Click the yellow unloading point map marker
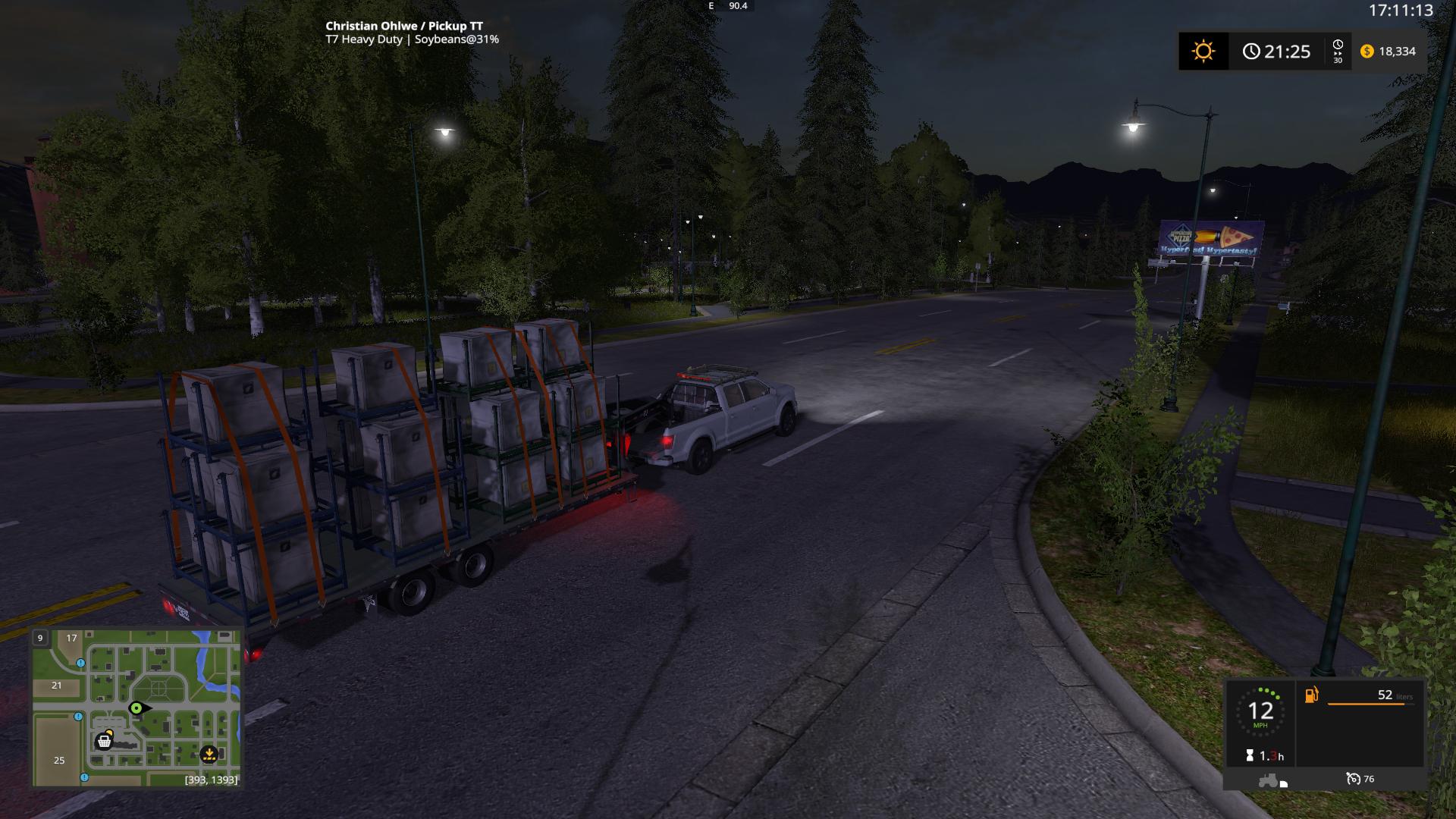Image resolution: width=1456 pixels, height=819 pixels. pyautogui.click(x=209, y=755)
